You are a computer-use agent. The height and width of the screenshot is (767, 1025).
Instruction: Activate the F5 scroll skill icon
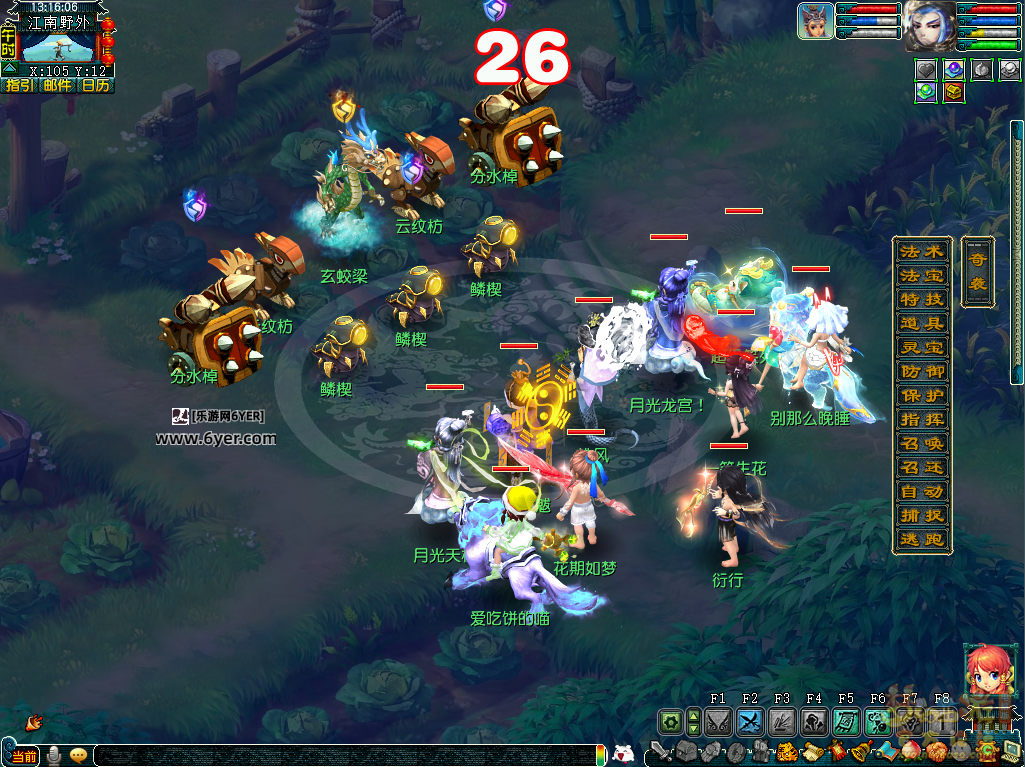pyautogui.click(x=846, y=721)
